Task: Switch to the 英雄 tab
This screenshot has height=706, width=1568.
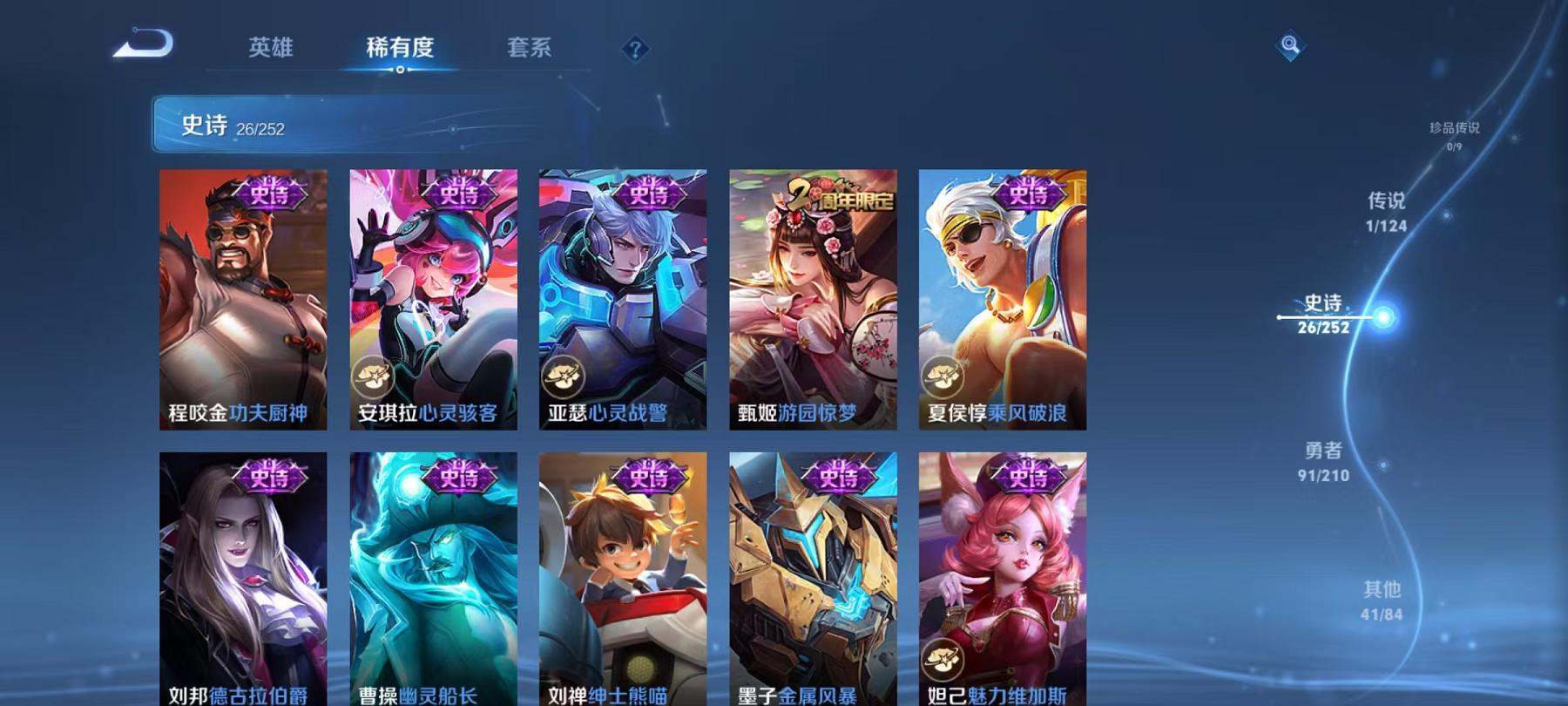Action: tap(271, 50)
